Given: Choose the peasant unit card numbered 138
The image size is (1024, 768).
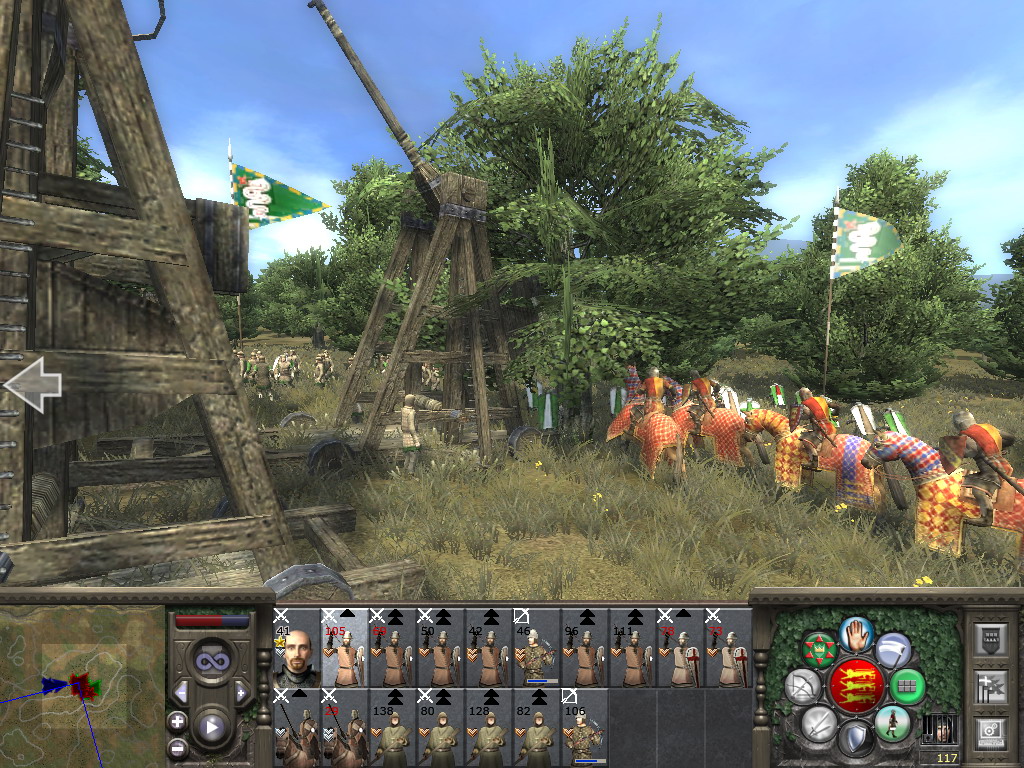Looking at the screenshot, I should tap(392, 727).
